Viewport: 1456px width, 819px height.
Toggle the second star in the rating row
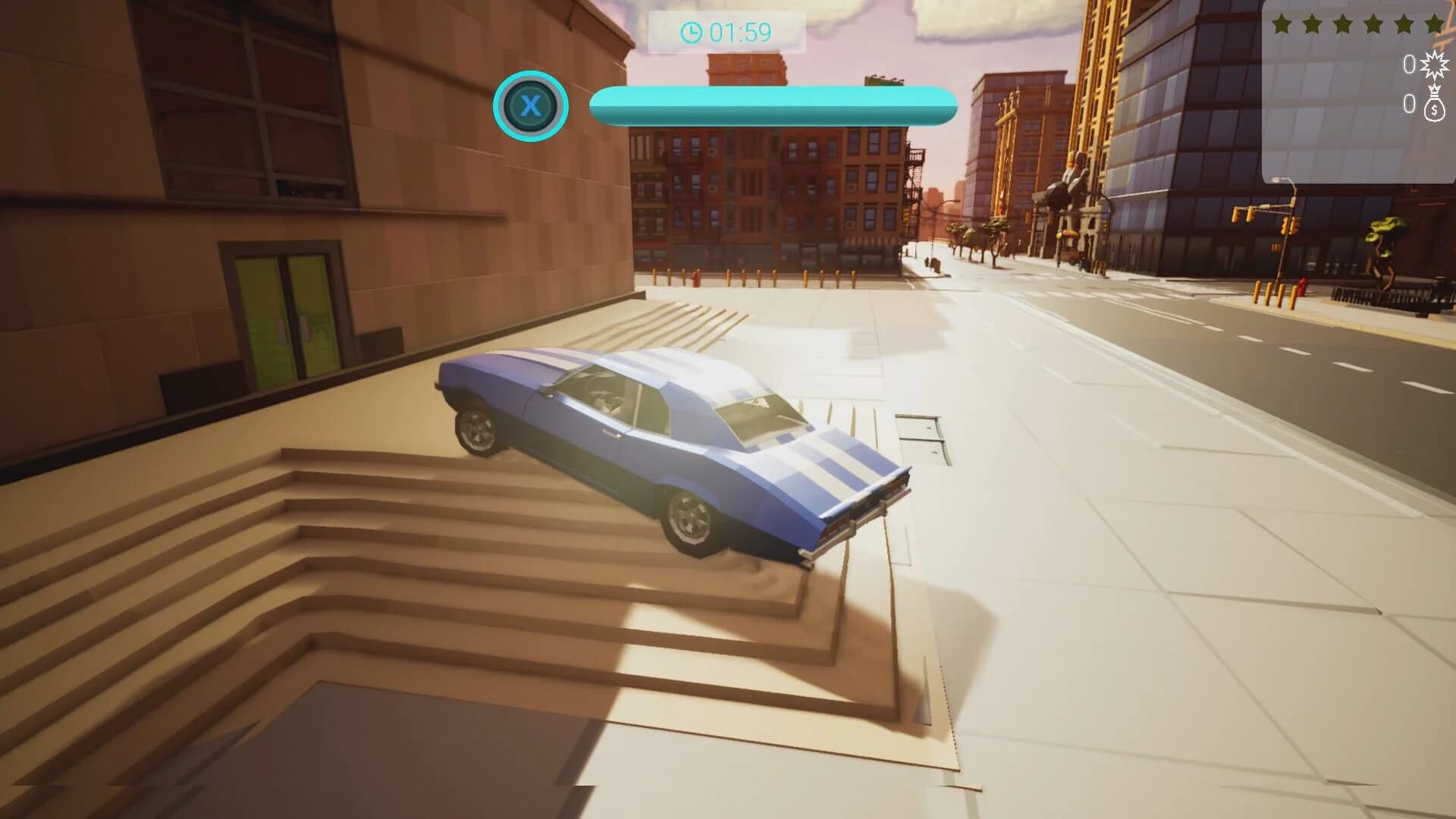1313,24
